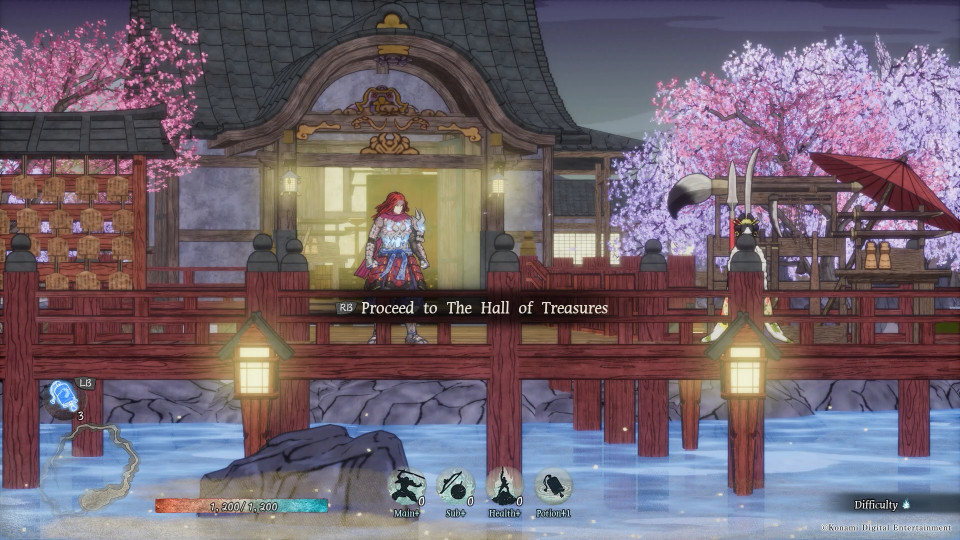Activate the blue spirit skill icon
The height and width of the screenshot is (540, 960).
tap(63, 396)
